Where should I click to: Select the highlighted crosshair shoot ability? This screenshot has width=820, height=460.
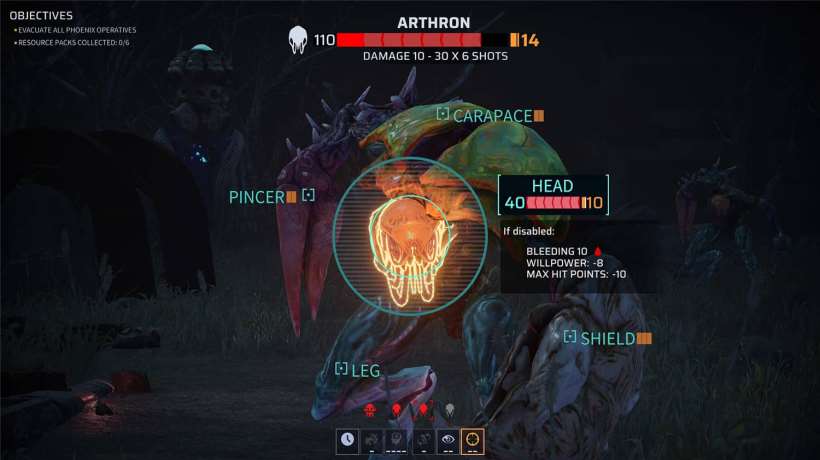coord(472,439)
